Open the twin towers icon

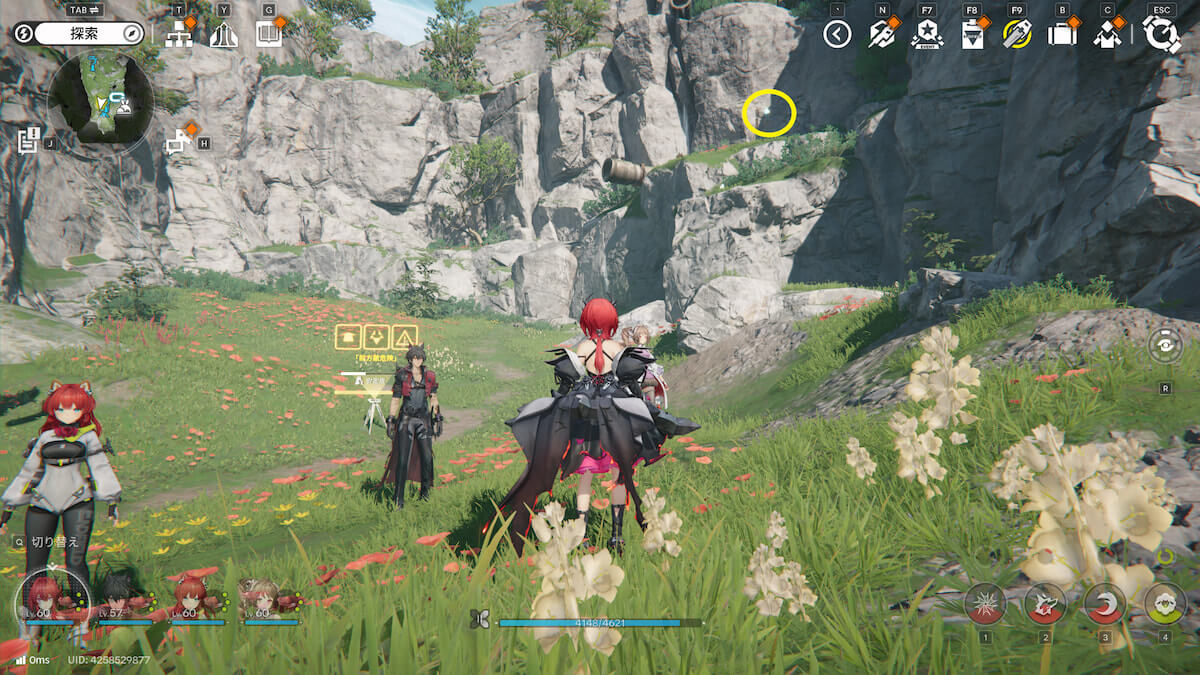coord(224,35)
